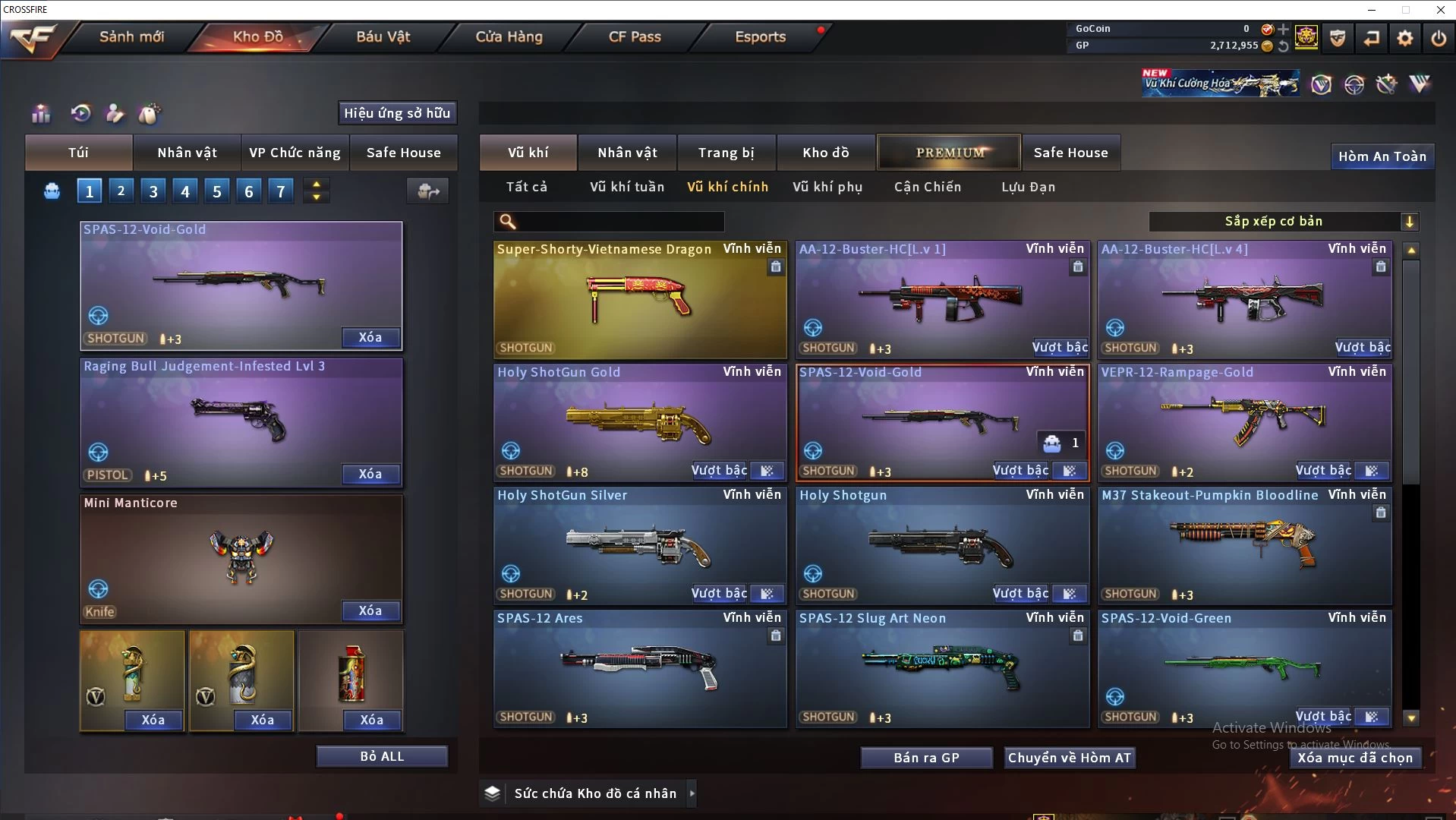Choose bag preset number 3
The height and width of the screenshot is (820, 1456).
pos(153,191)
